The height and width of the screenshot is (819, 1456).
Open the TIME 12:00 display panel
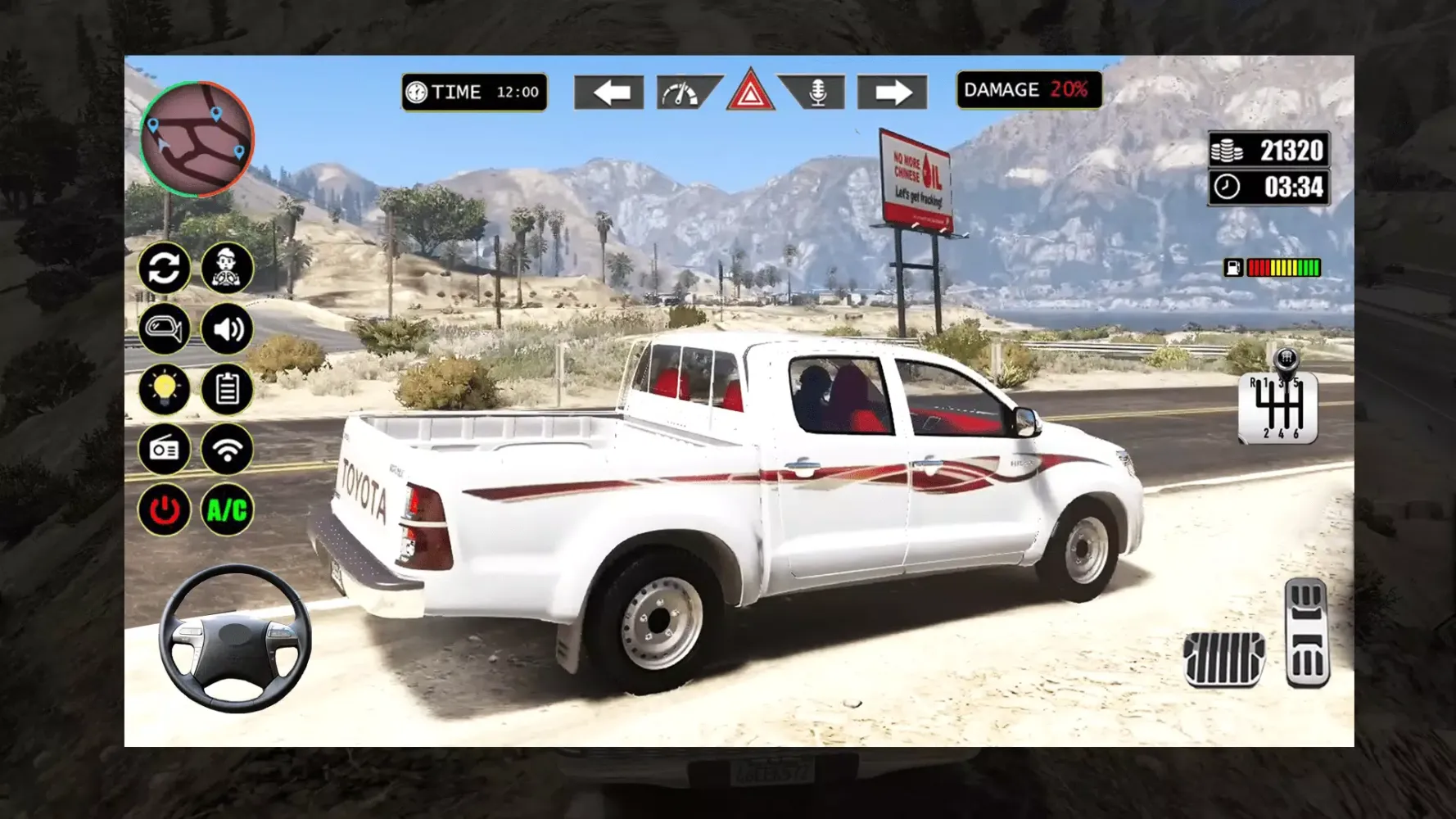pyautogui.click(x=473, y=92)
